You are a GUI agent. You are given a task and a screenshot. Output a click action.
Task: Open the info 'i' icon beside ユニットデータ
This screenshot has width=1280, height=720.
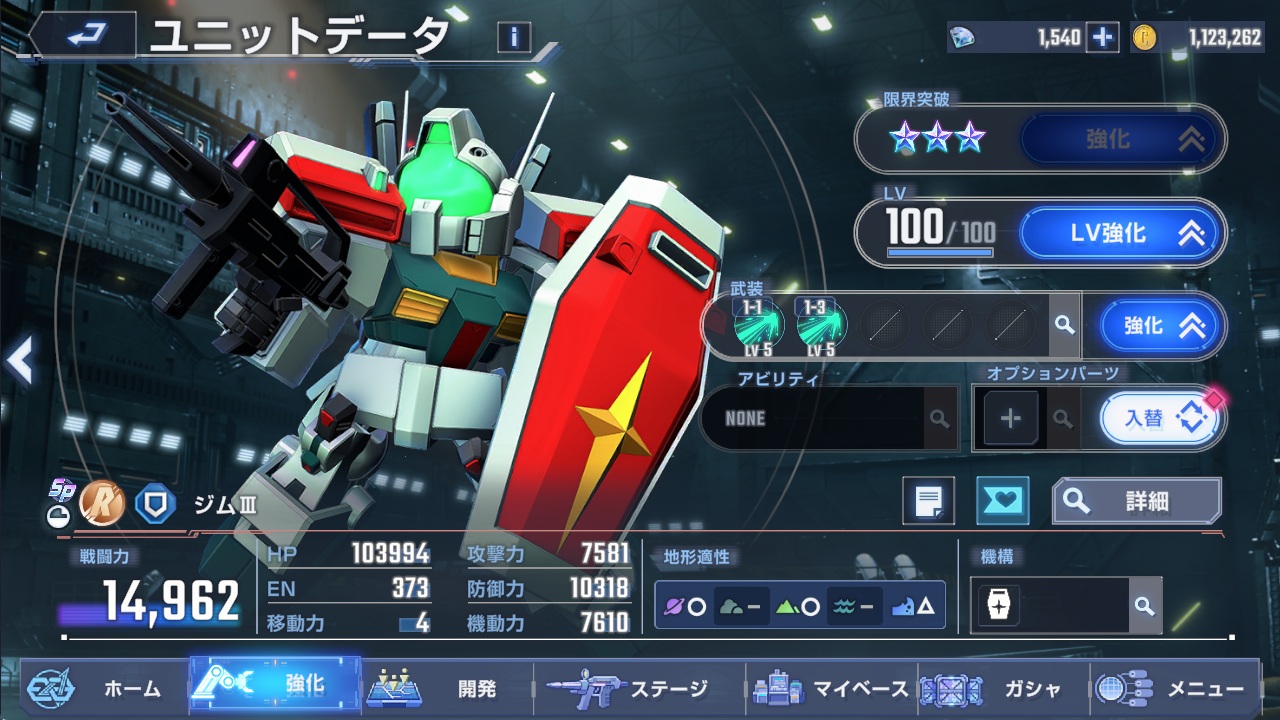(x=514, y=37)
